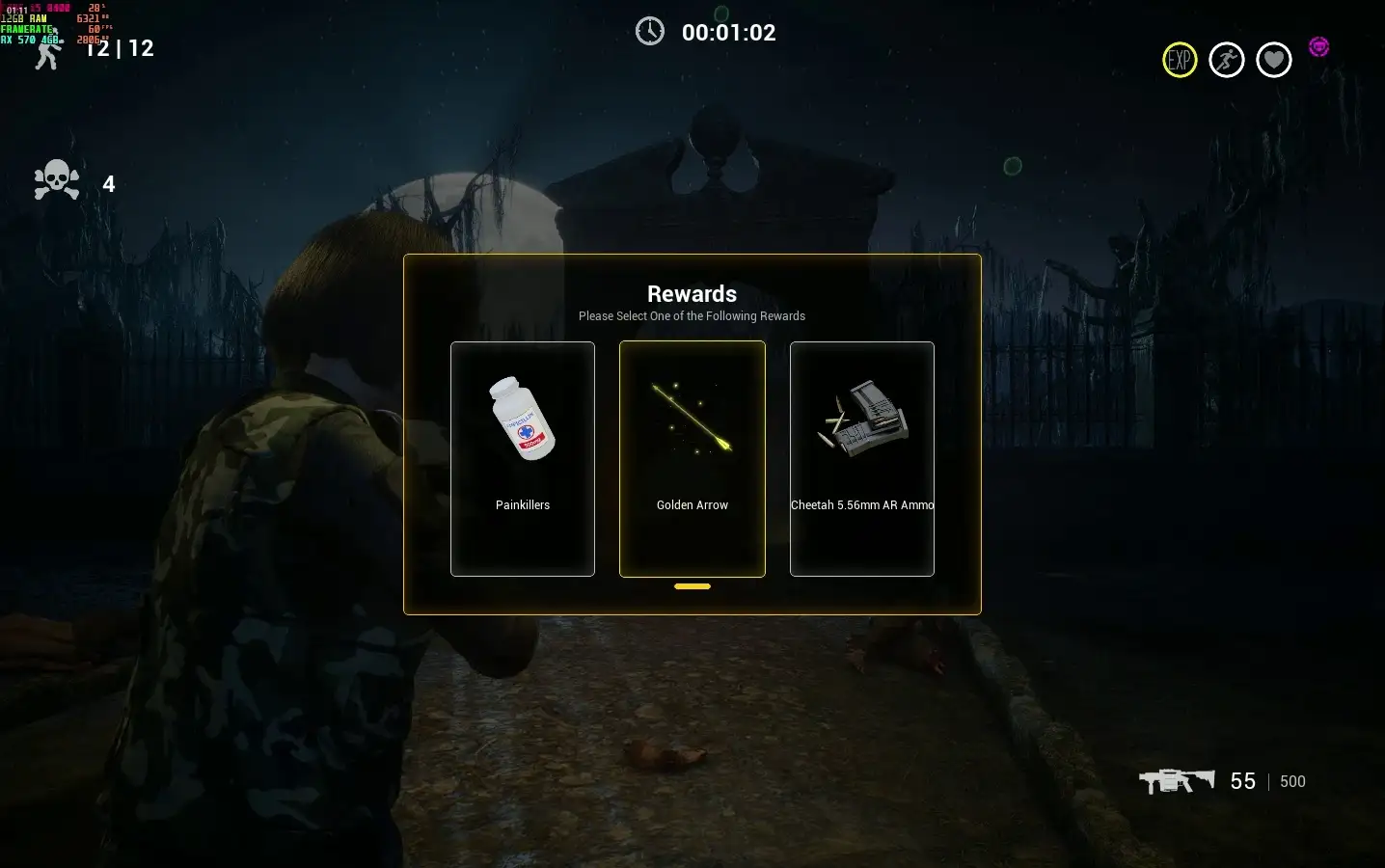Click the running man speed icon
This screenshot has width=1385, height=868.
1227,60
